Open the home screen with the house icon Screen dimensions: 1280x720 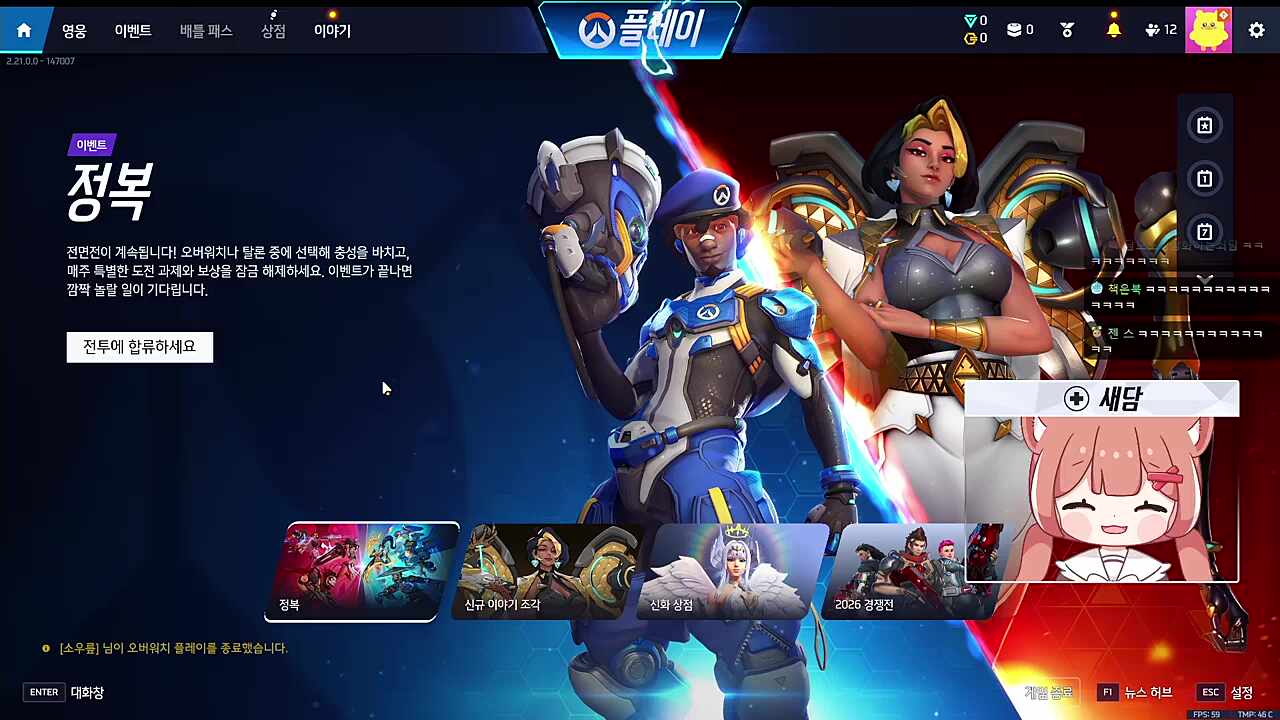pyautogui.click(x=23, y=29)
